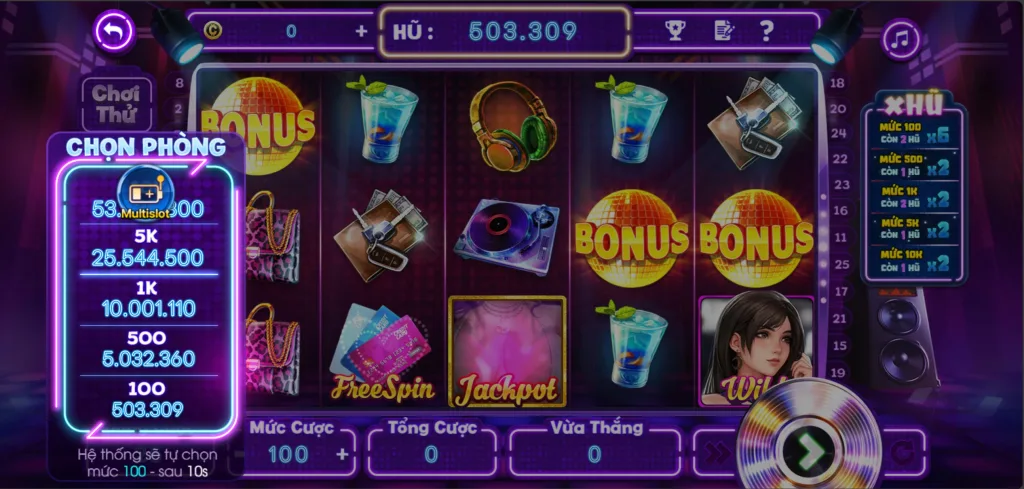Toggle music with the note button
Viewport: 1024px width, 489px height.
click(x=900, y=40)
